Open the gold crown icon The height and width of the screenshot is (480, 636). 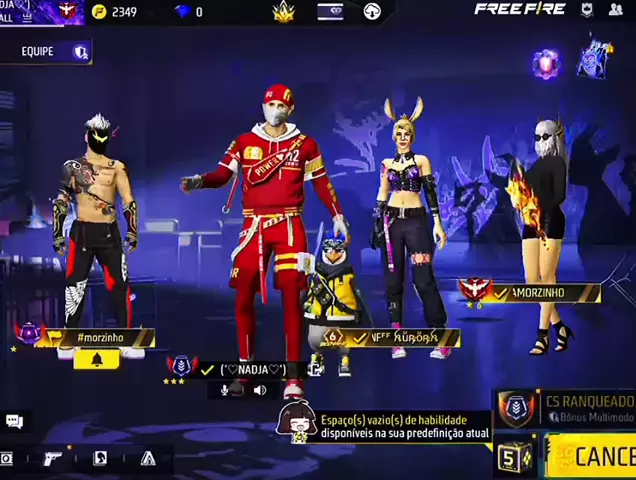283,12
